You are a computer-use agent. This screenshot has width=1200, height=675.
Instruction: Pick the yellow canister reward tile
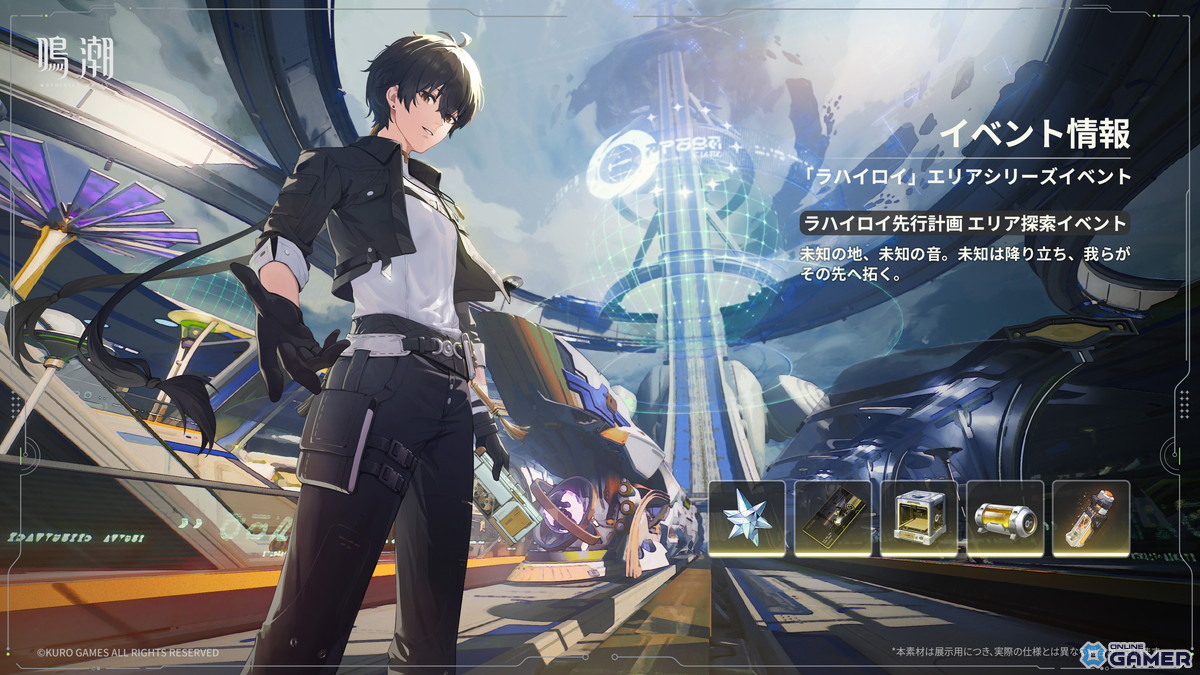1005,519
